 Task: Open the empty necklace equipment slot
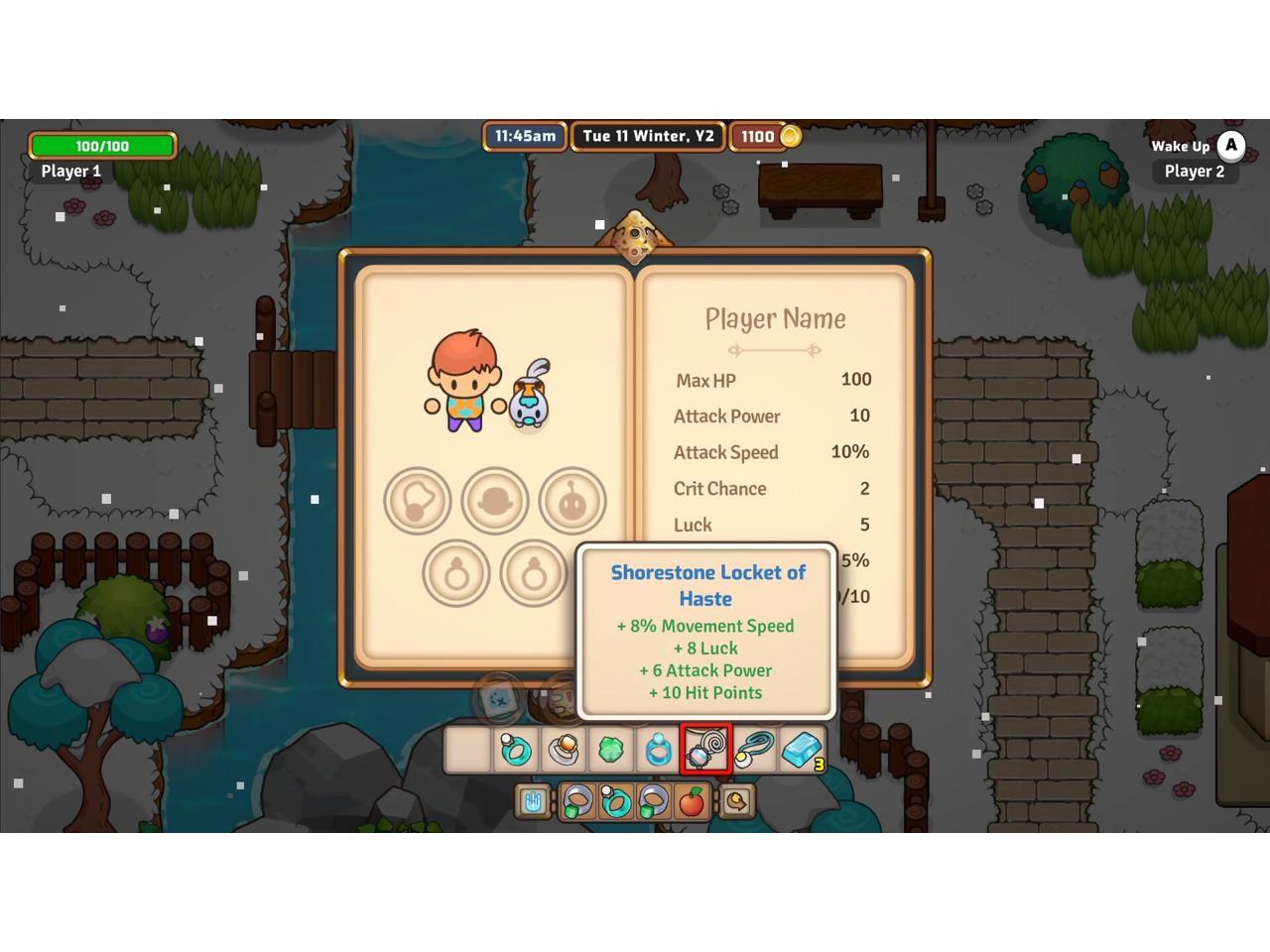pos(418,501)
